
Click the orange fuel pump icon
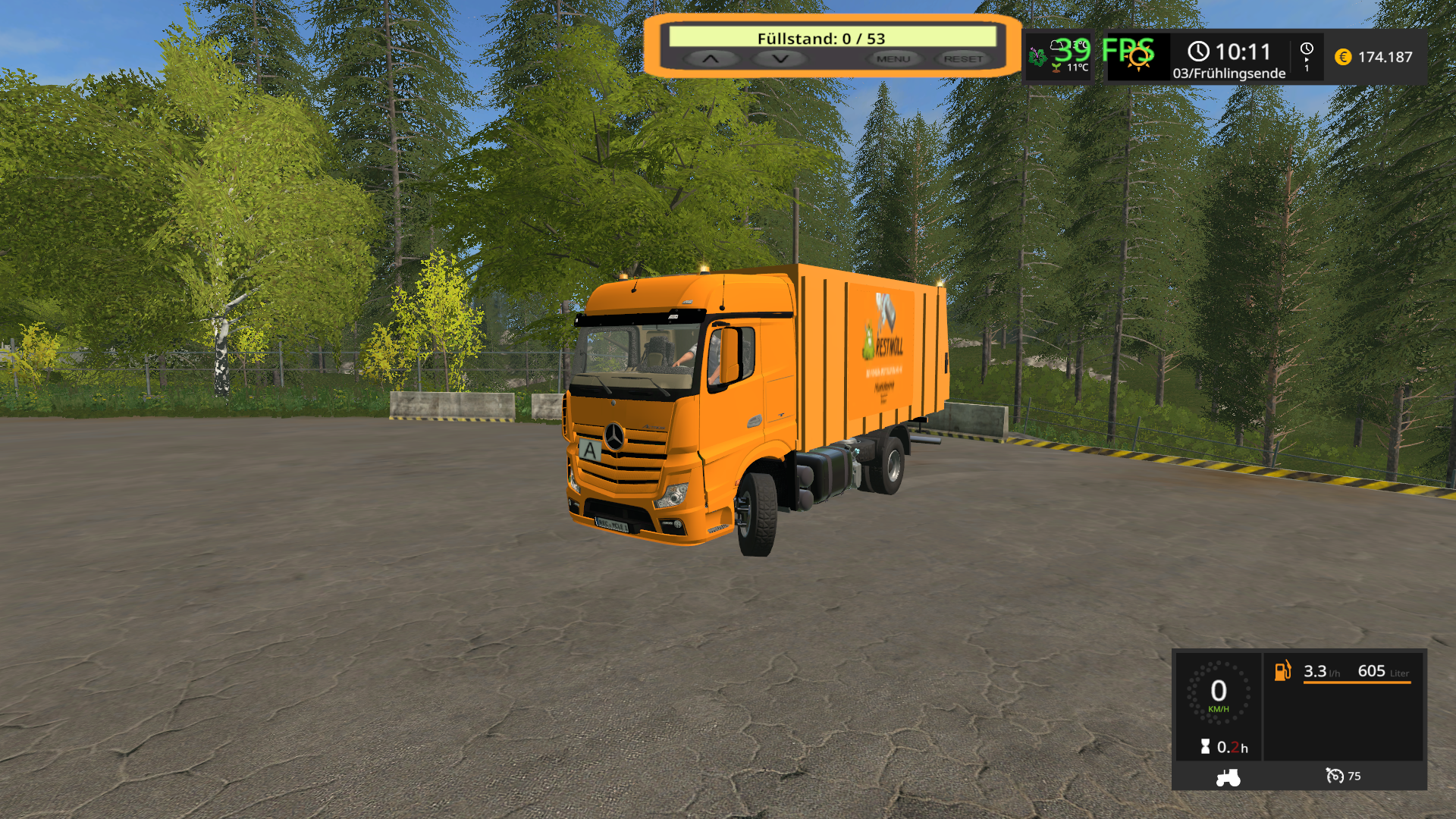1282,670
